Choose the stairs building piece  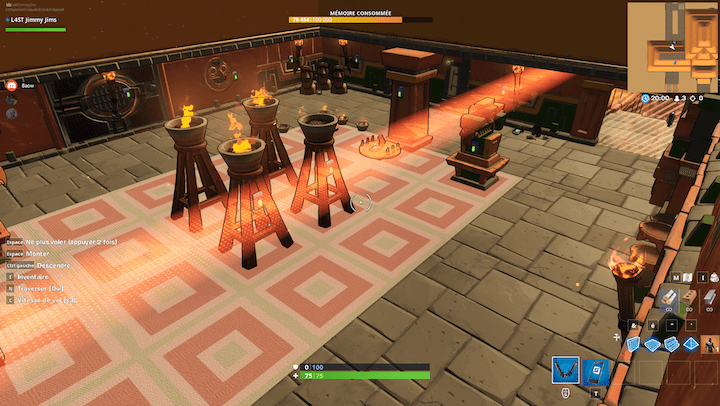click(x=671, y=344)
